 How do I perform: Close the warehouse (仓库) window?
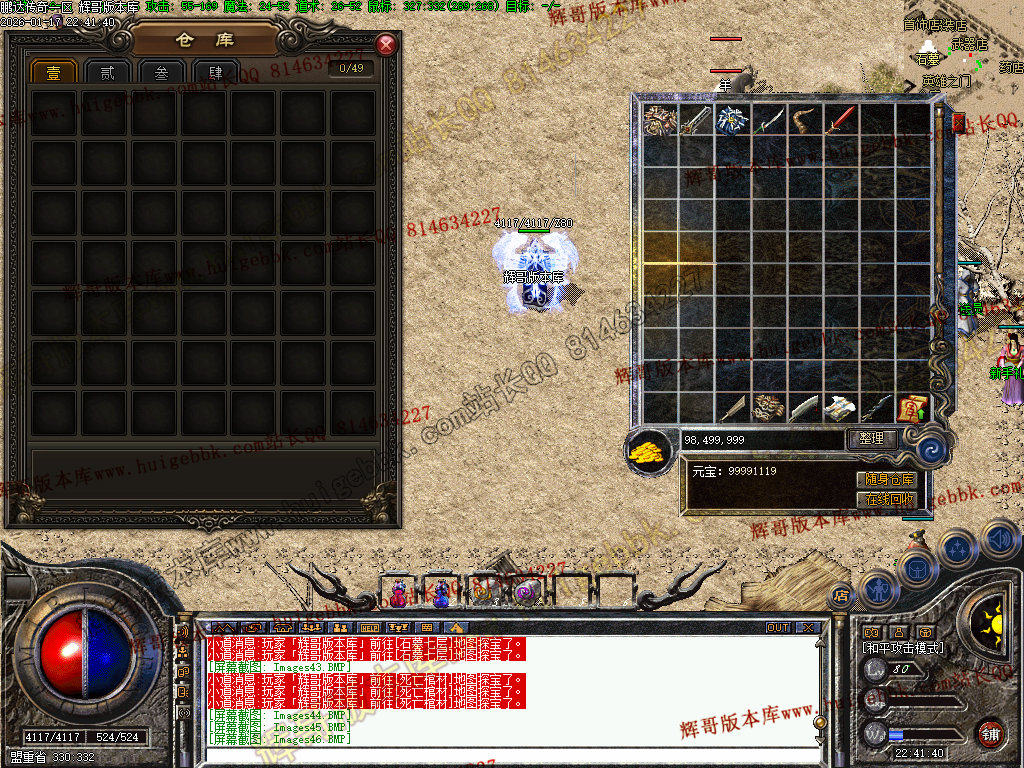(x=386, y=45)
